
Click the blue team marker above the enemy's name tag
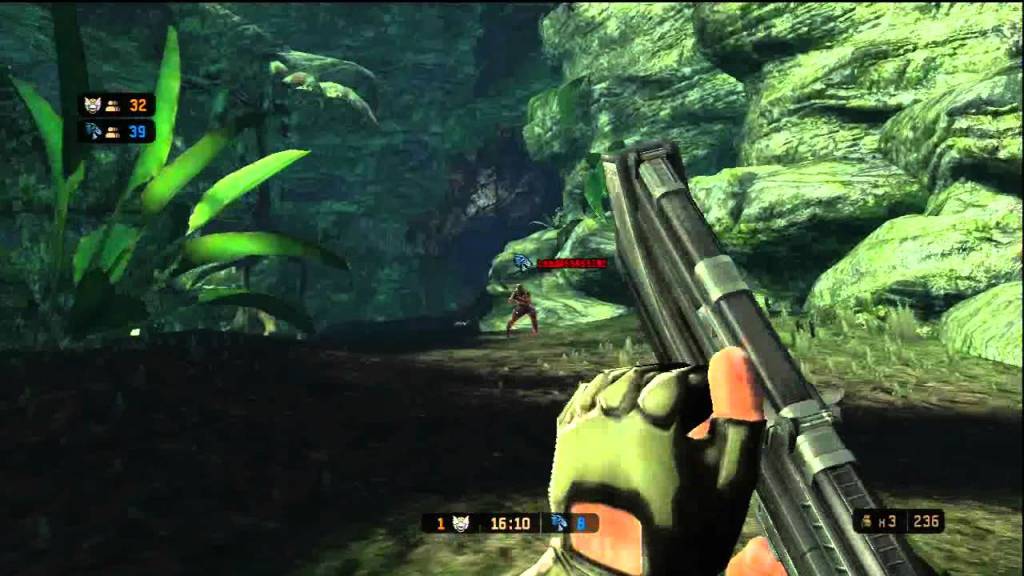522,263
